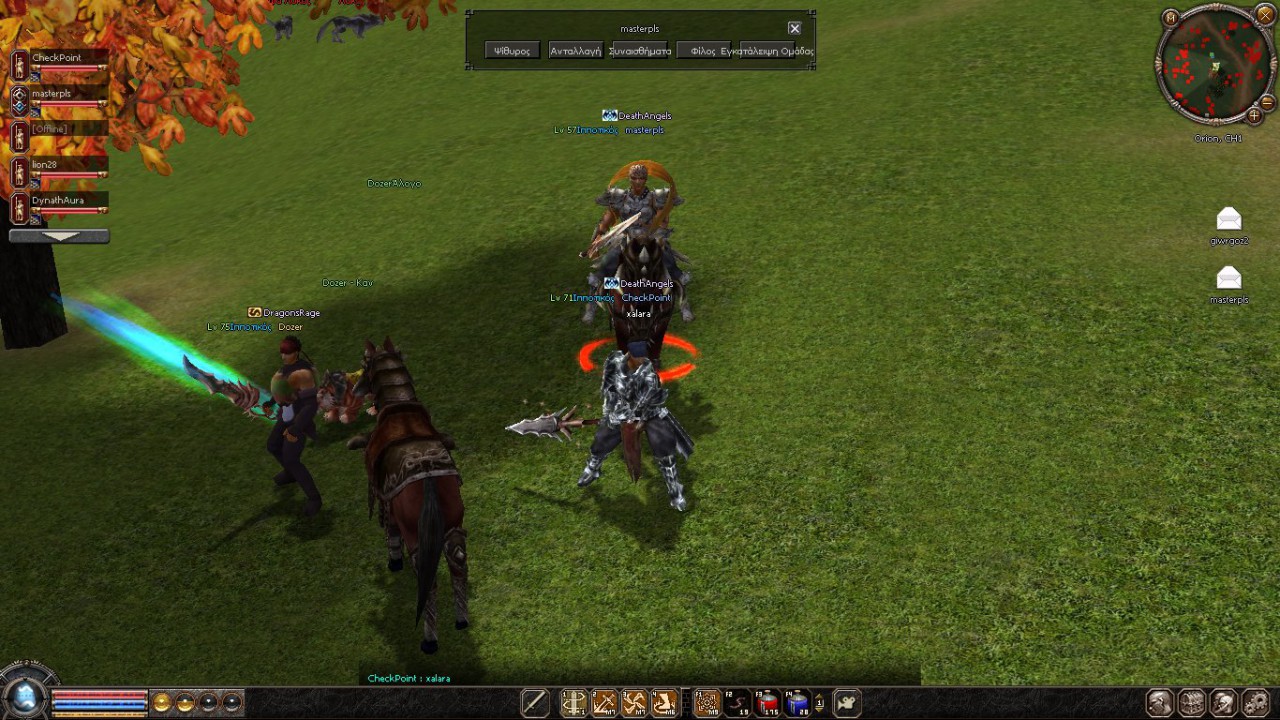This screenshot has width=1280, height=720.
Task: Zoom in the minimap with the plus button
Action: click(1254, 115)
